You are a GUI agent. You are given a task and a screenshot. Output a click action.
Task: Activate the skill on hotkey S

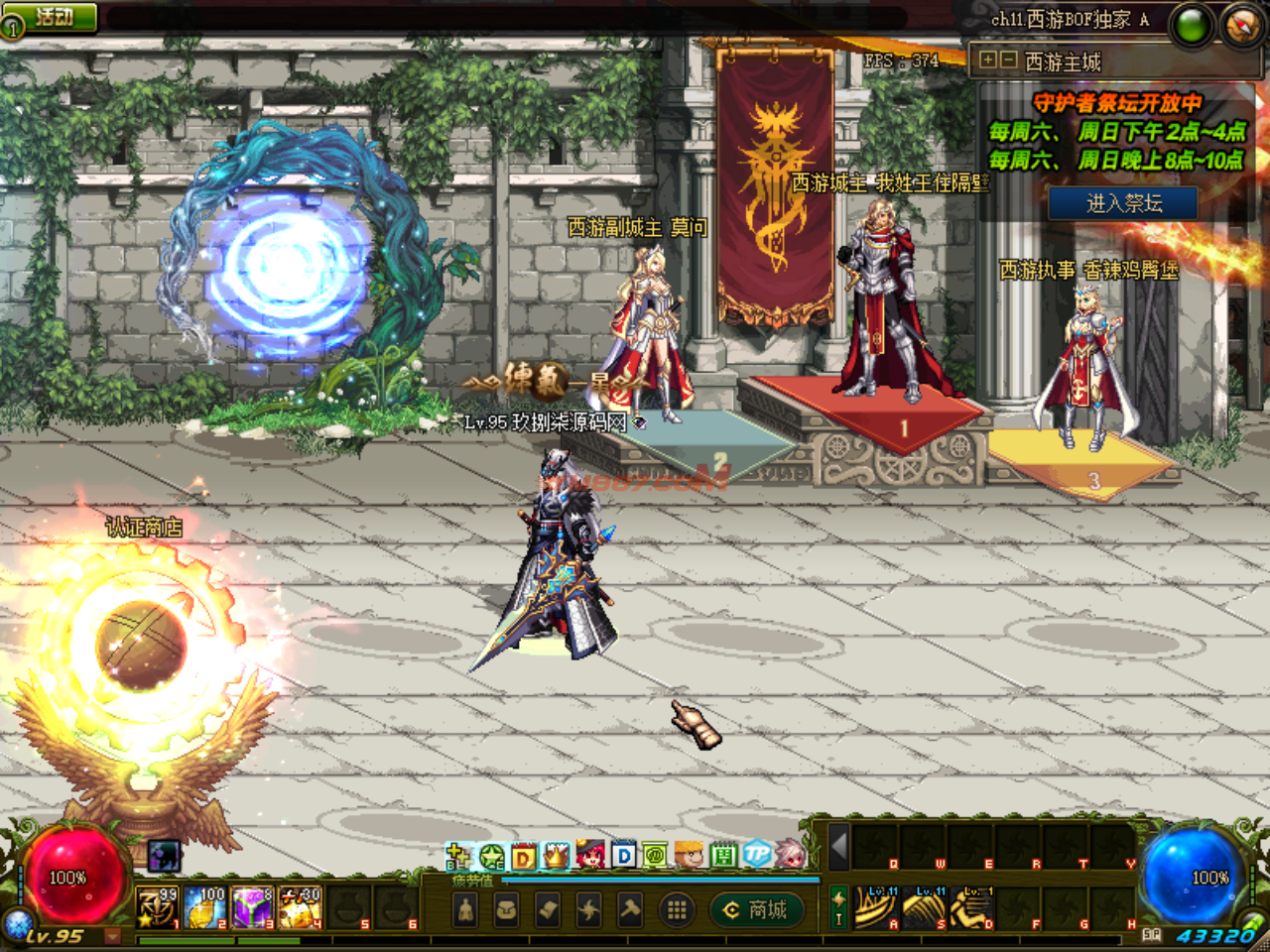[x=925, y=907]
